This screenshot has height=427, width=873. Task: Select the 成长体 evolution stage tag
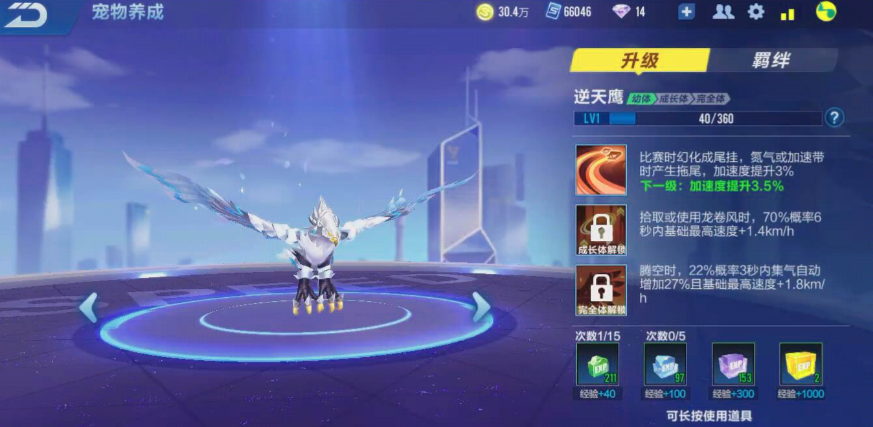(x=673, y=98)
